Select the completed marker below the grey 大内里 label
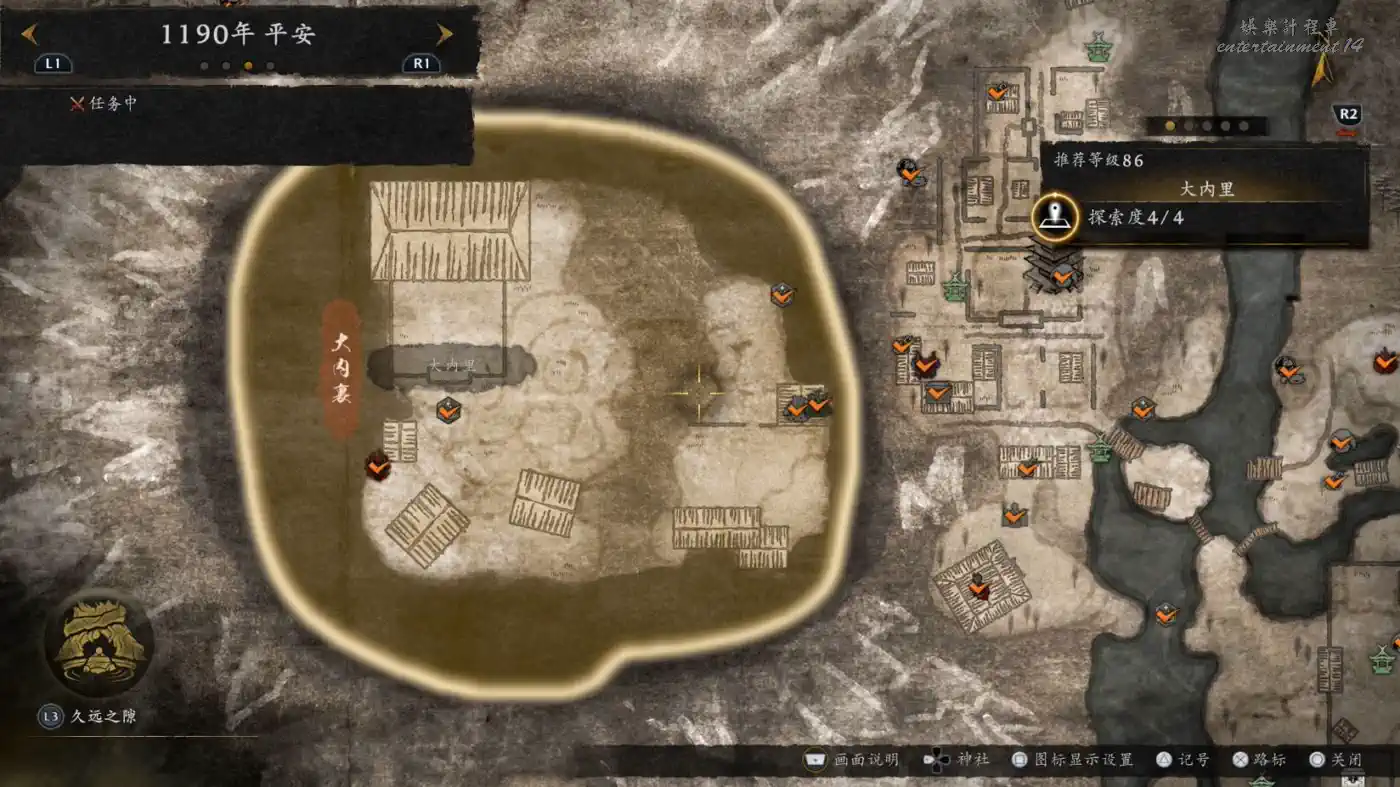This screenshot has height=787, width=1400. pyautogui.click(x=448, y=409)
